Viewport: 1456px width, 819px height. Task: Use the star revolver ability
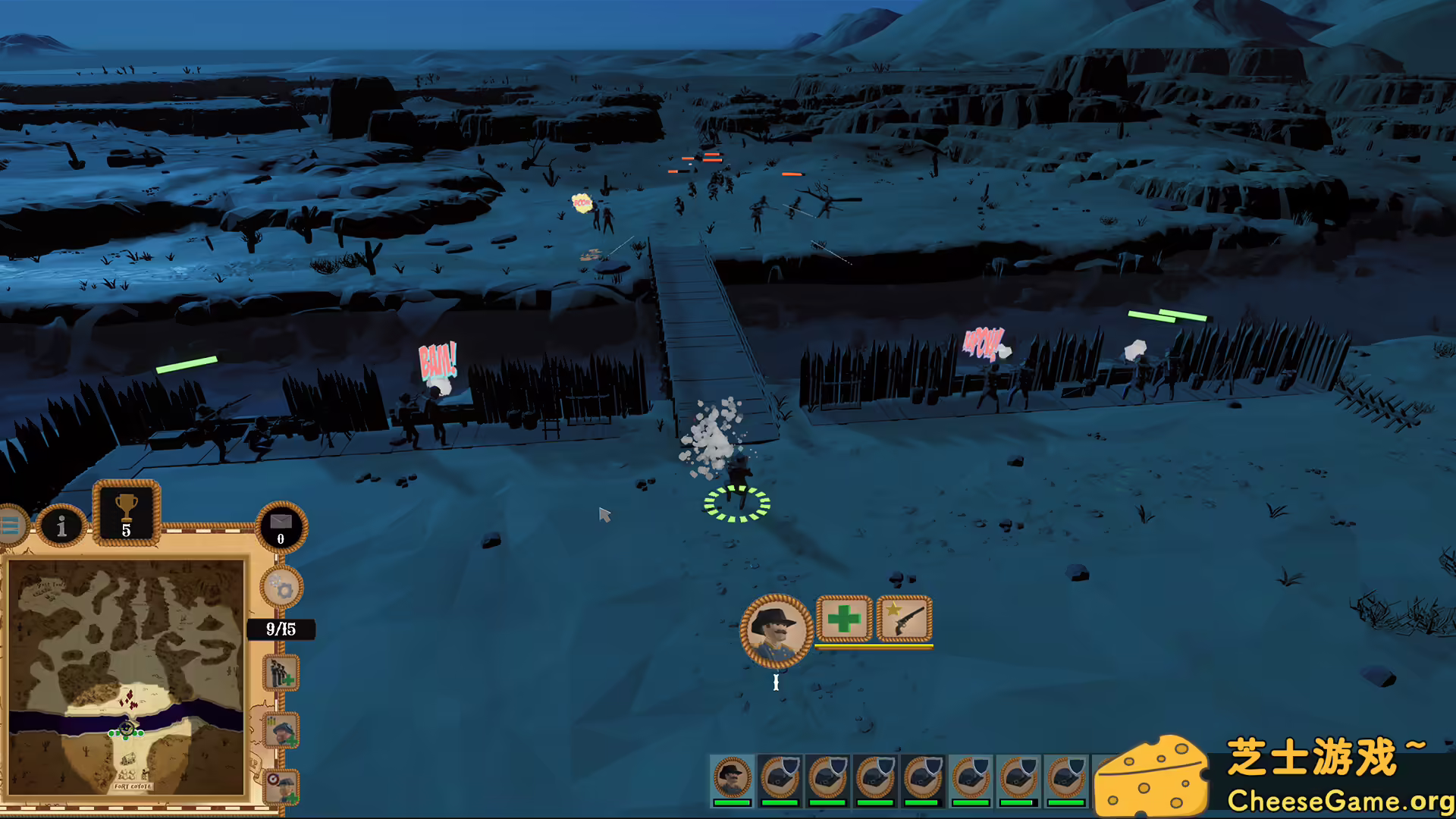click(904, 619)
